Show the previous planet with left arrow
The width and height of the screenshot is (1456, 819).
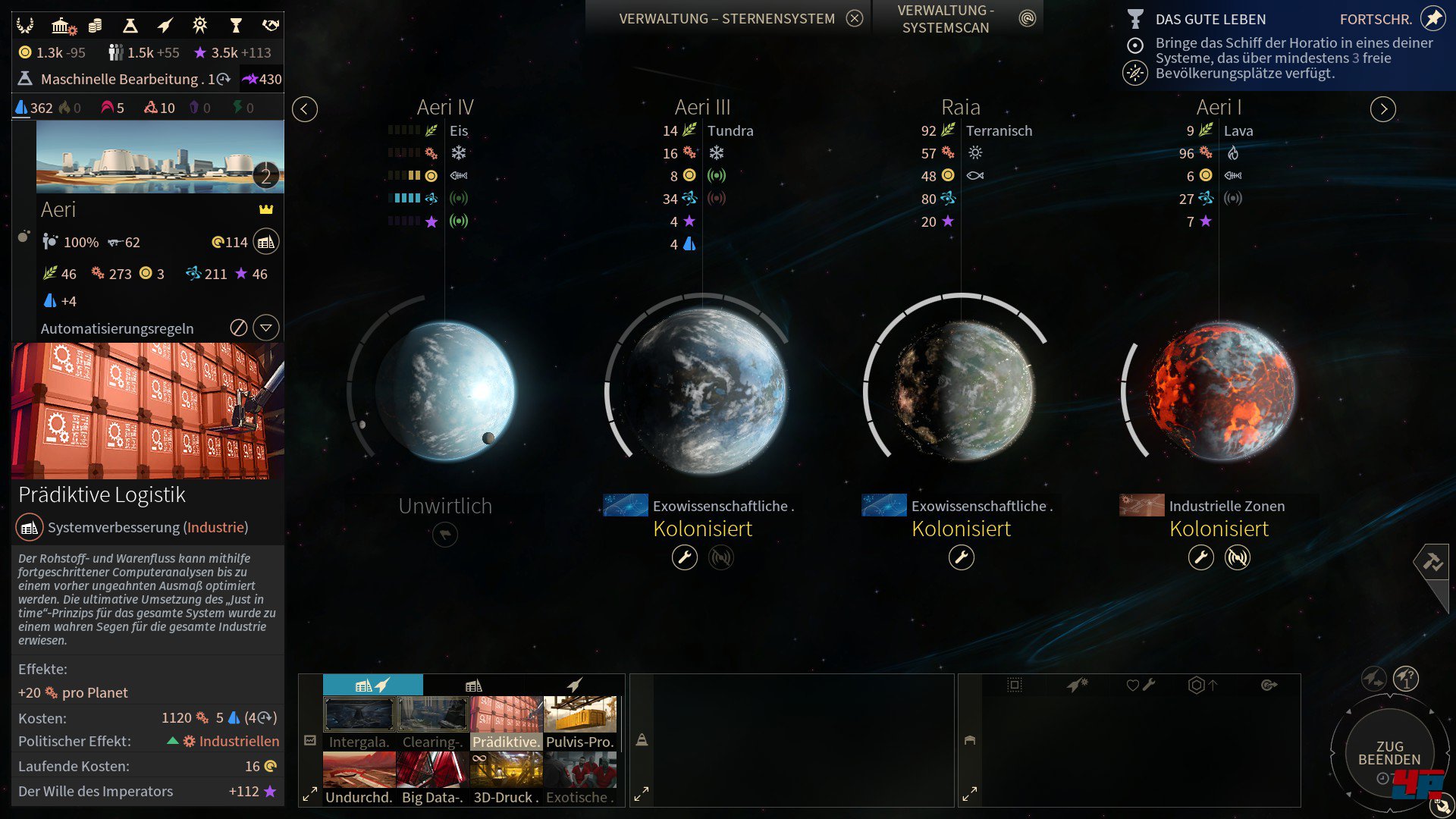[x=305, y=109]
